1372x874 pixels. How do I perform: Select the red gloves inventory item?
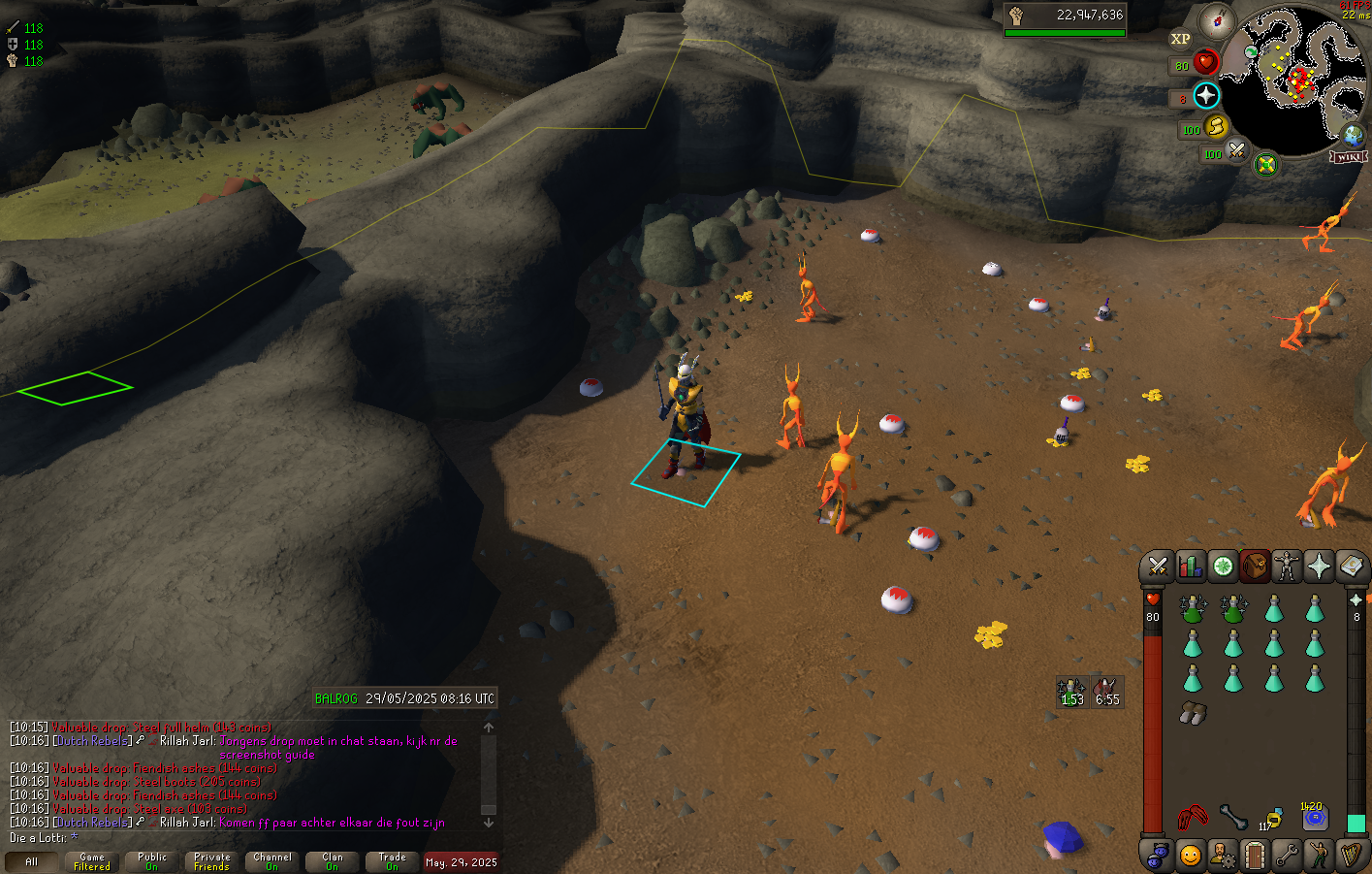click(x=1193, y=818)
